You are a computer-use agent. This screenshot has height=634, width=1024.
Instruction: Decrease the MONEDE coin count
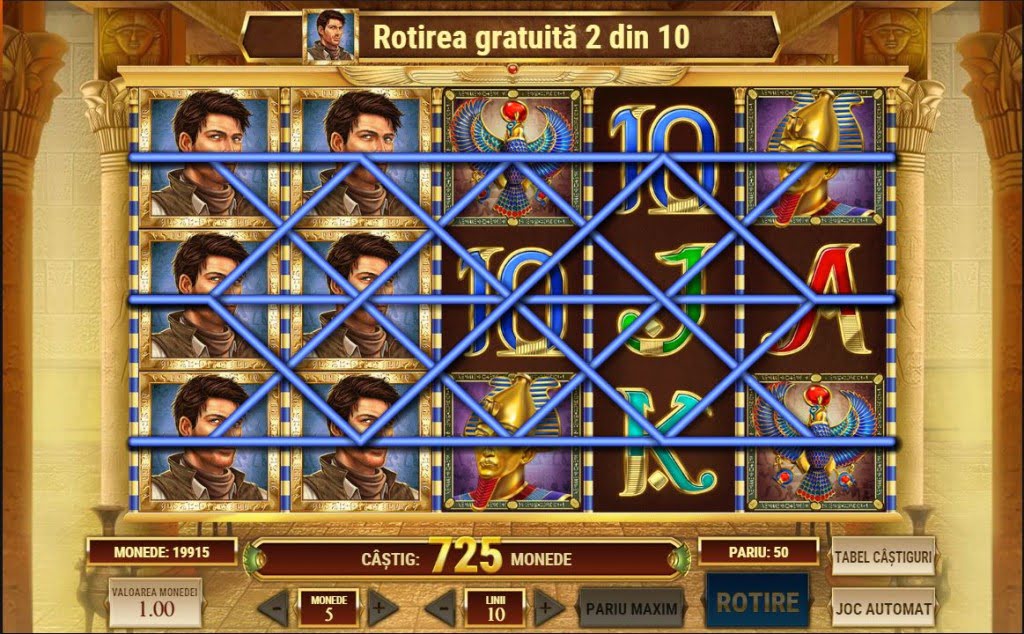[273, 608]
